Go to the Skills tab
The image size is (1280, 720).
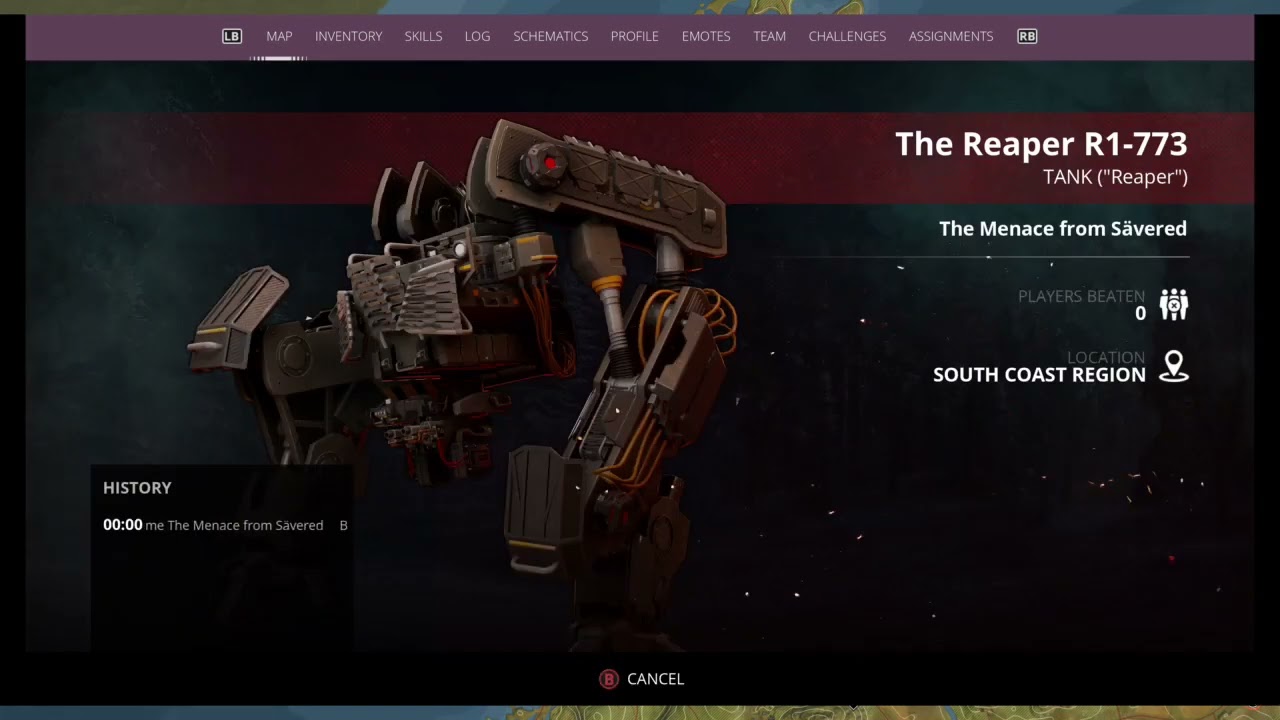[423, 36]
